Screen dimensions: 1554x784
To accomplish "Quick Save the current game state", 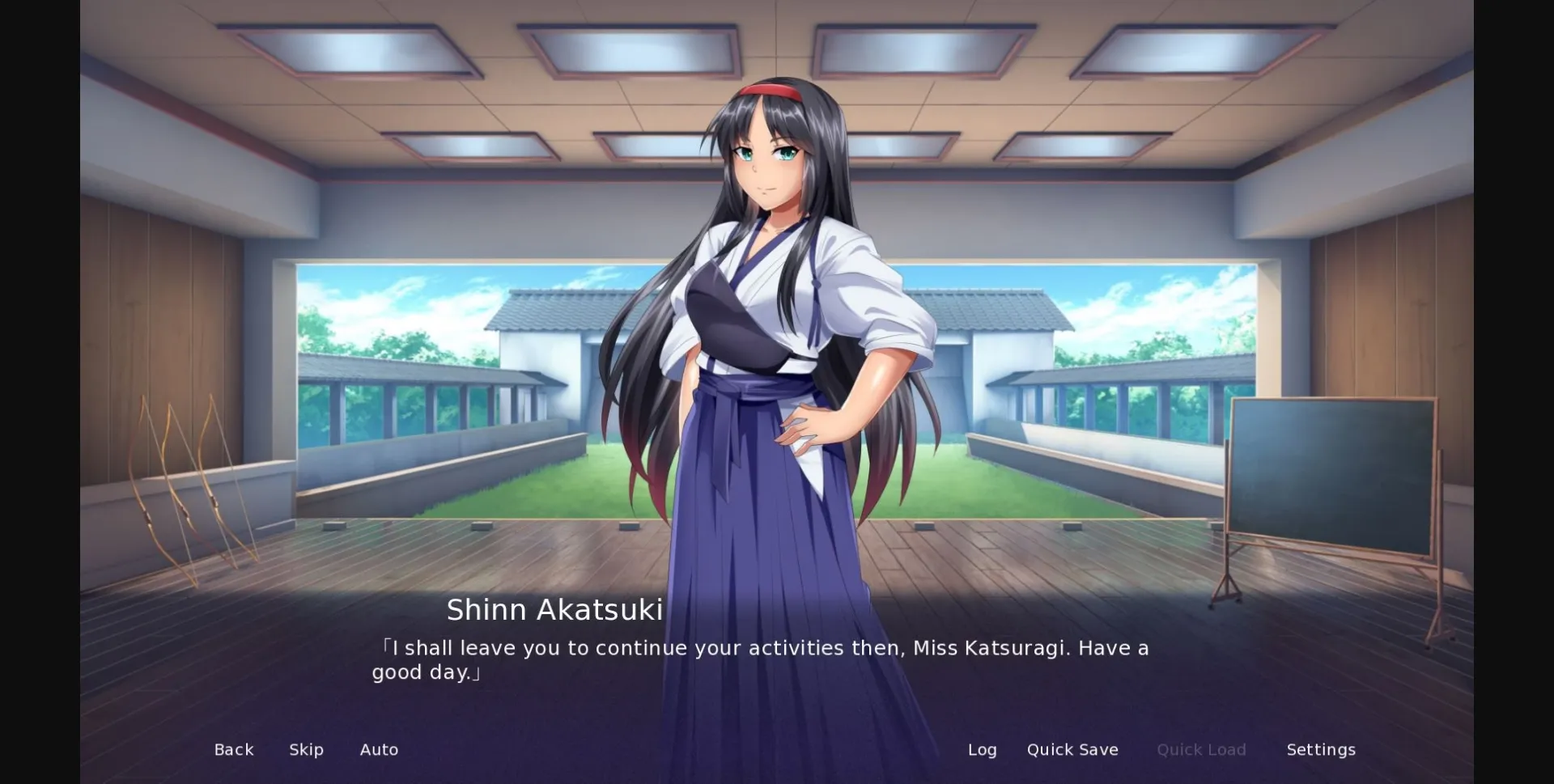I will coord(1072,749).
